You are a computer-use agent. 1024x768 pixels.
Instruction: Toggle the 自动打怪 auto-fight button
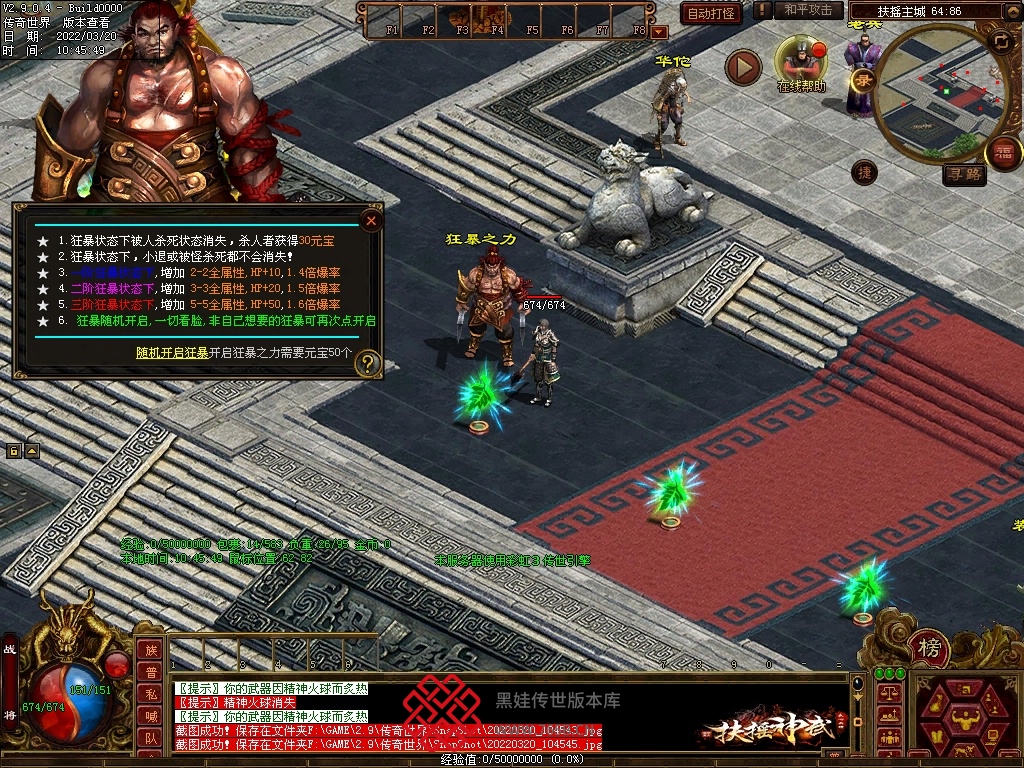point(711,13)
